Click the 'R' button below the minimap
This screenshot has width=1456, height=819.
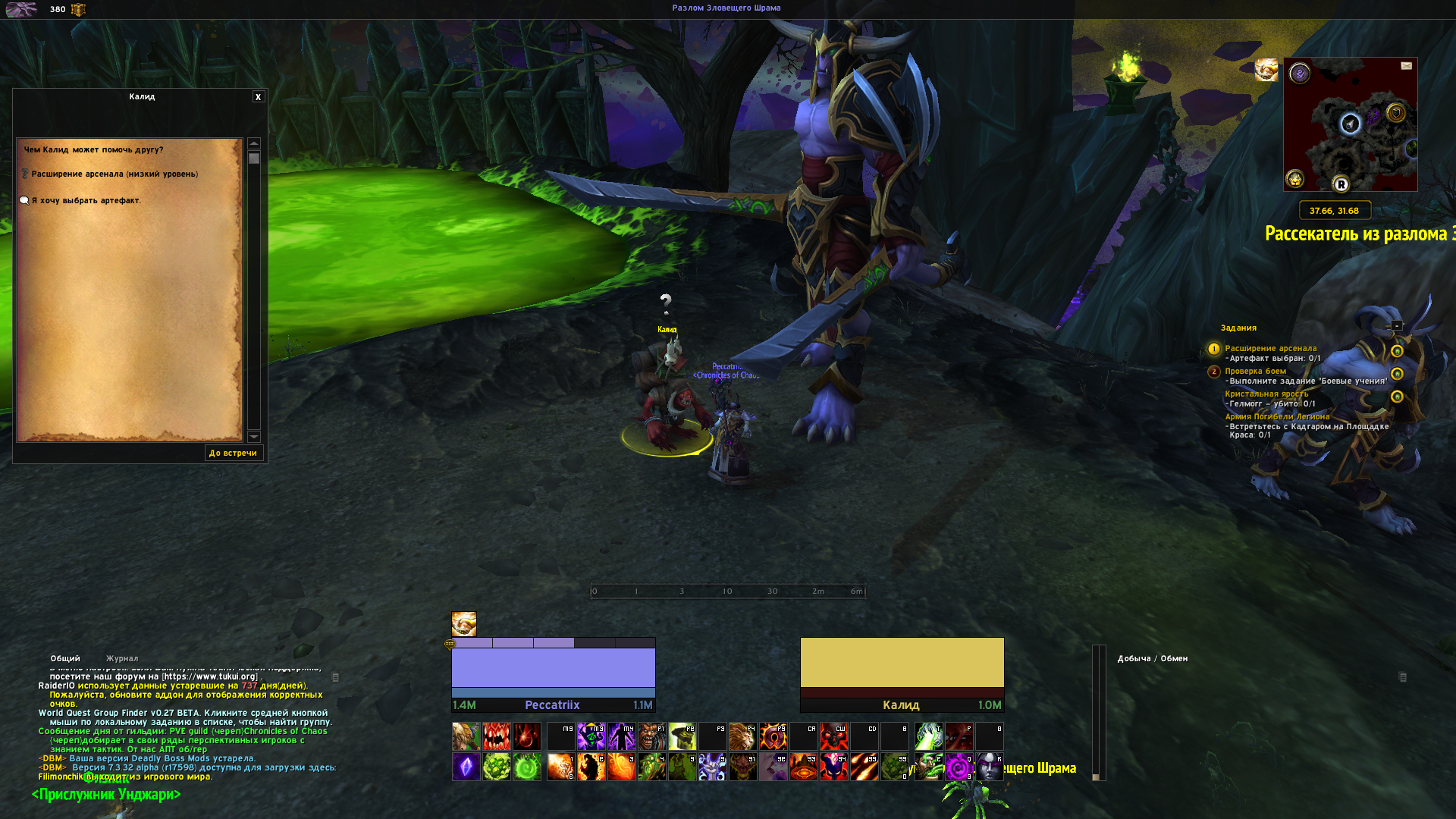point(1341,184)
